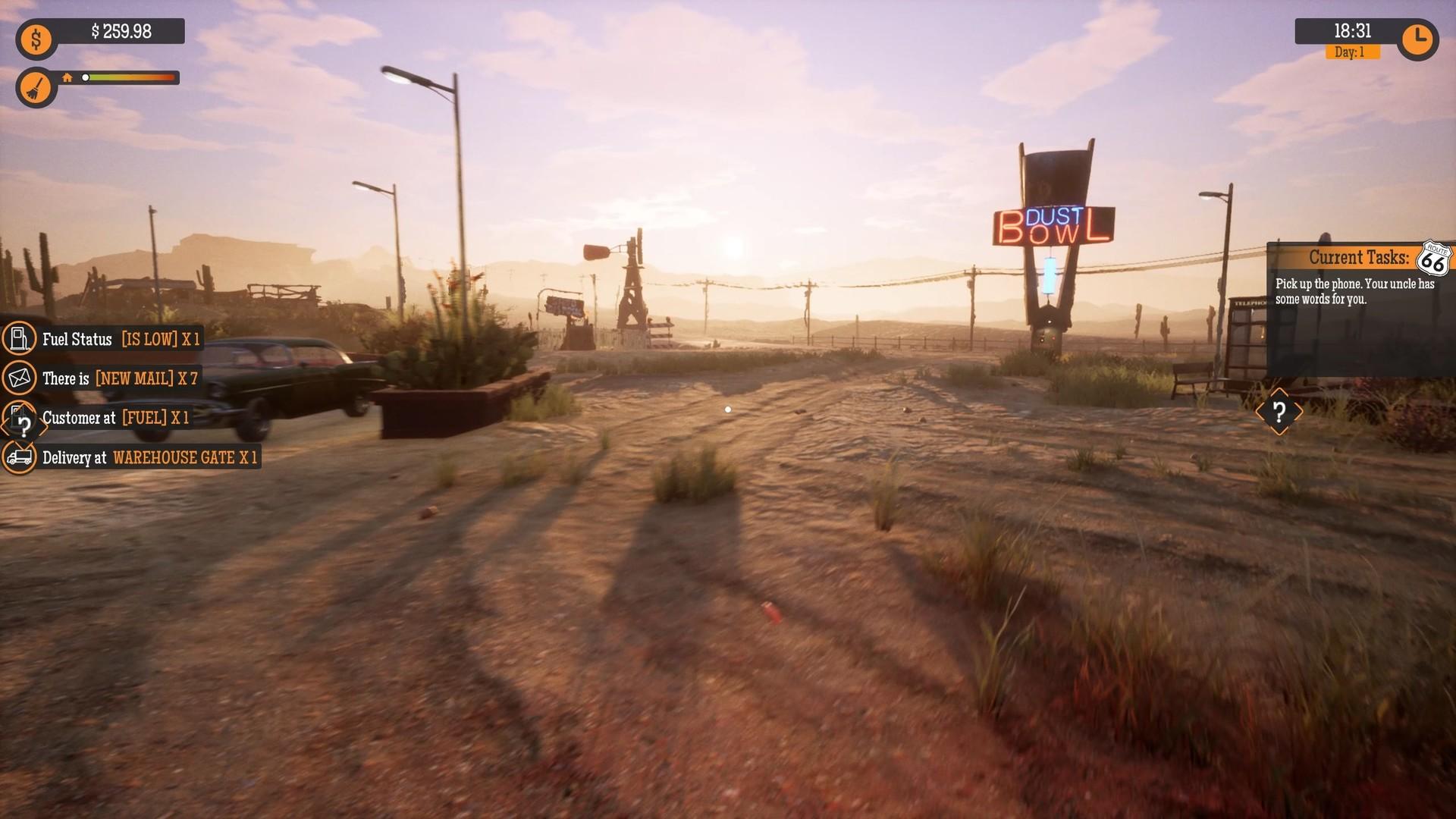This screenshot has height=819, width=1456.
Task: Select the customer question mark icon
Action: coord(20,418)
